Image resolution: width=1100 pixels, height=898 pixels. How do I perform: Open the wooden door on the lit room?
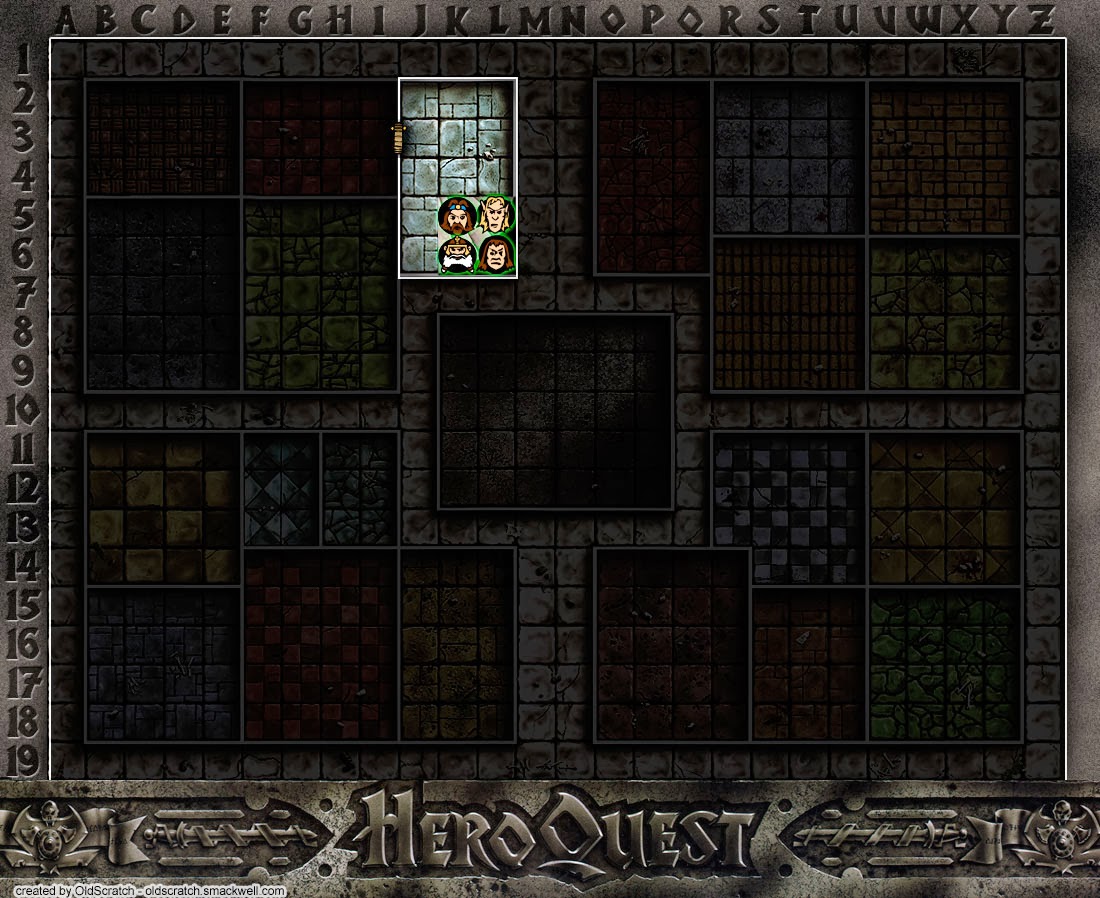(x=398, y=137)
